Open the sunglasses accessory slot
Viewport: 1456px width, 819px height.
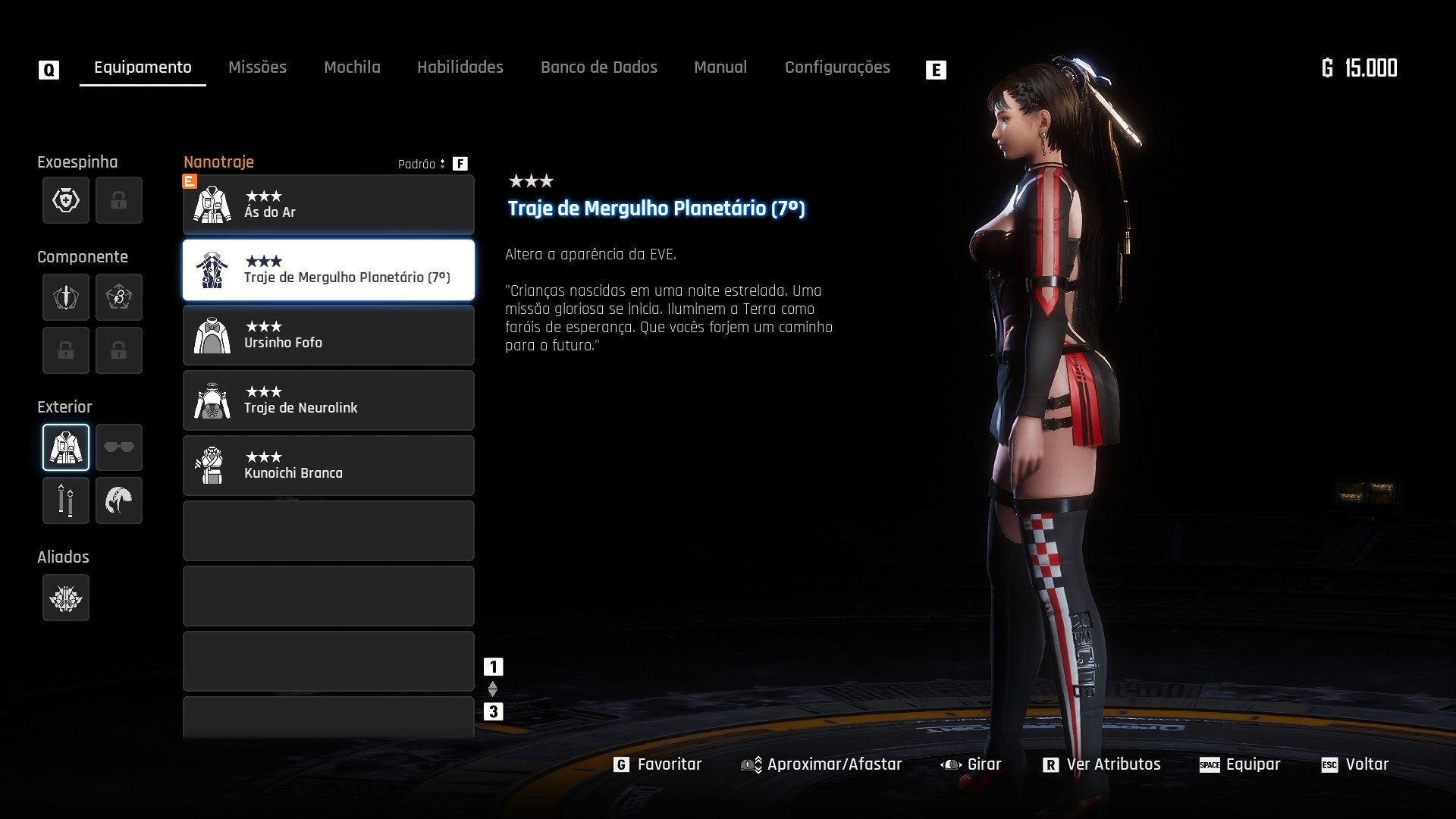click(x=119, y=447)
